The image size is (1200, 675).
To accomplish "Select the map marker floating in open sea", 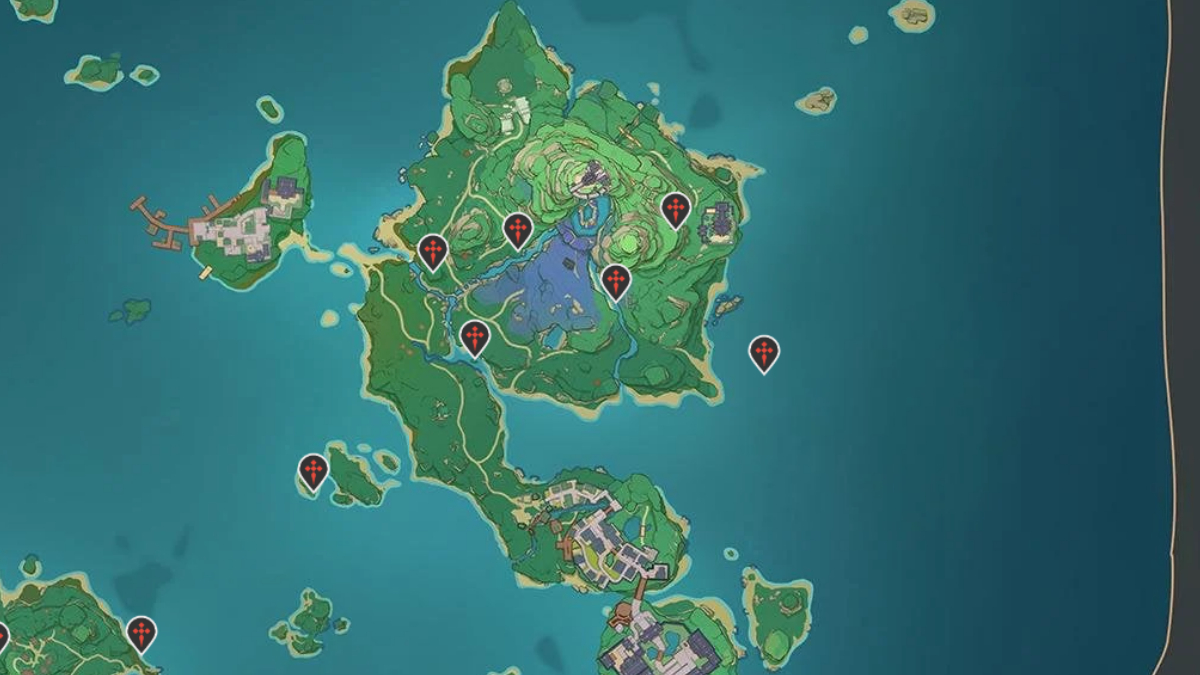I will (x=764, y=353).
